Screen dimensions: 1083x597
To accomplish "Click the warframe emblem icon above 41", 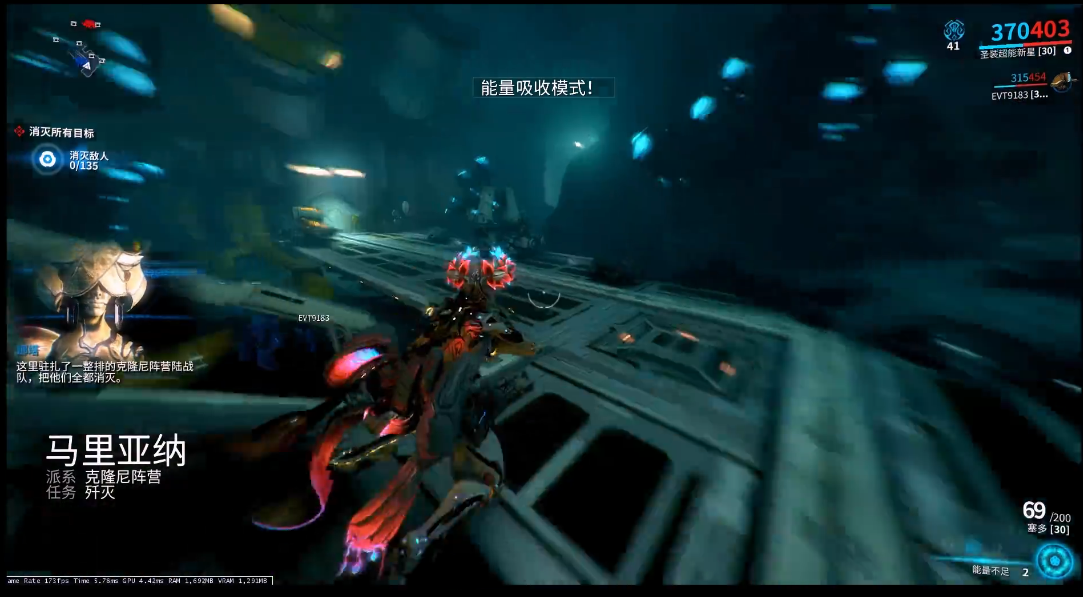I will point(953,29).
